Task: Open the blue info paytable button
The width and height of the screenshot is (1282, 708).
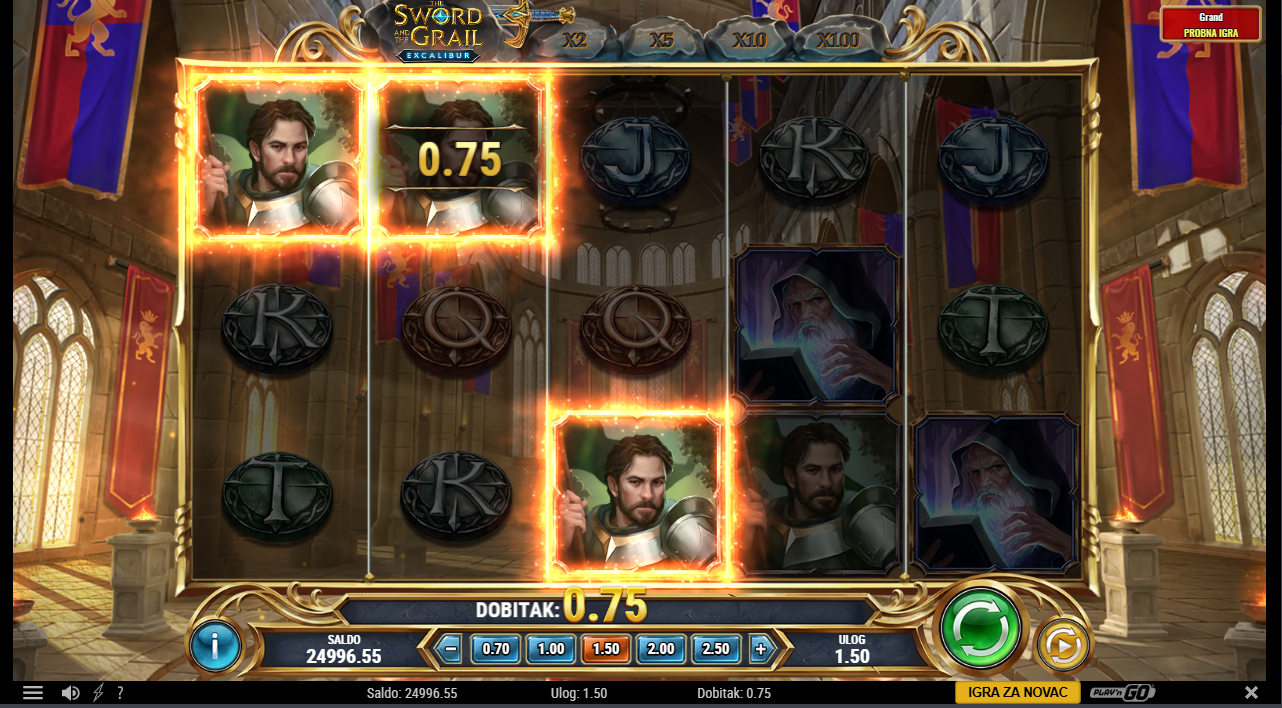Action: [215, 646]
